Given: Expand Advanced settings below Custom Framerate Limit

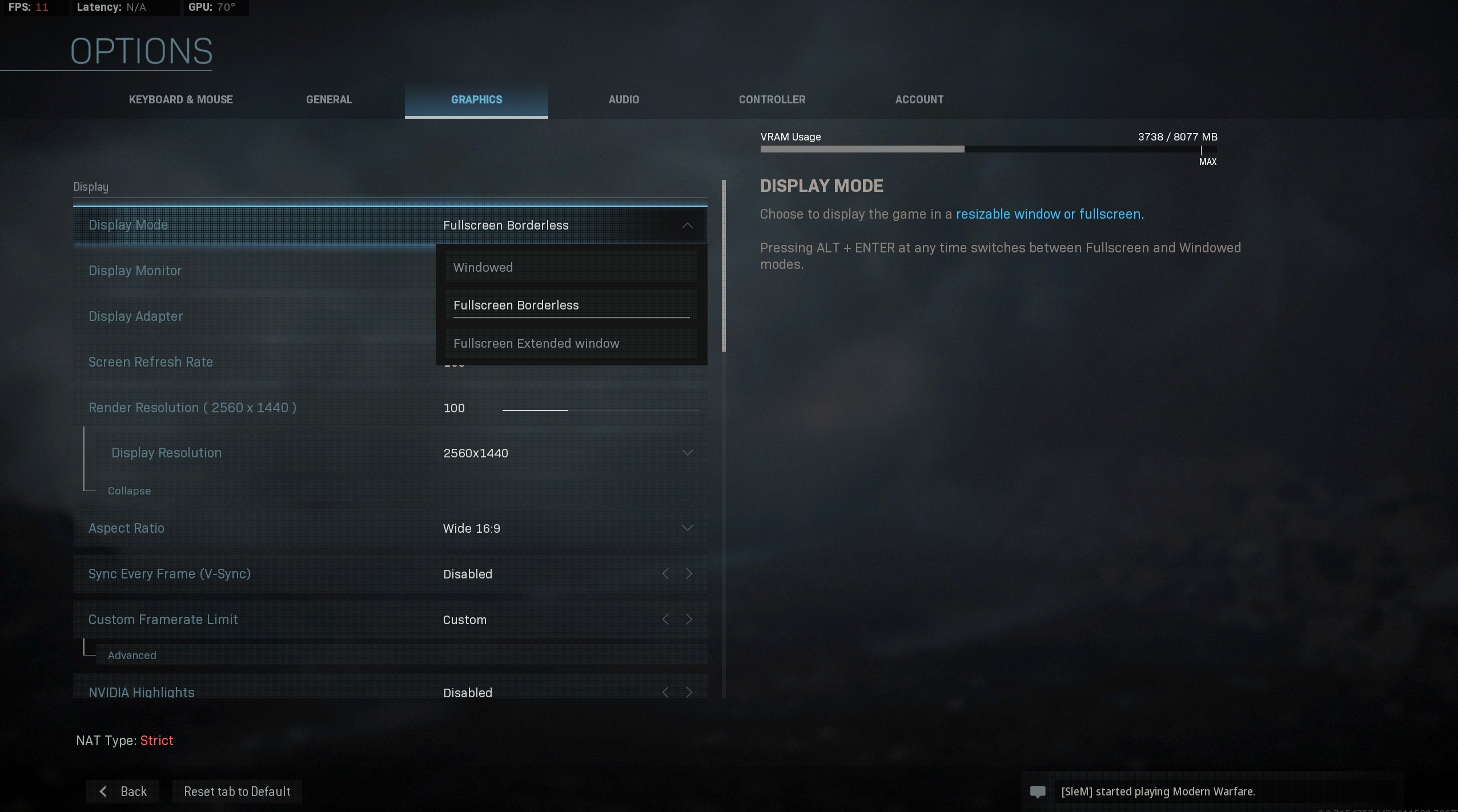Looking at the screenshot, I should 132,655.
